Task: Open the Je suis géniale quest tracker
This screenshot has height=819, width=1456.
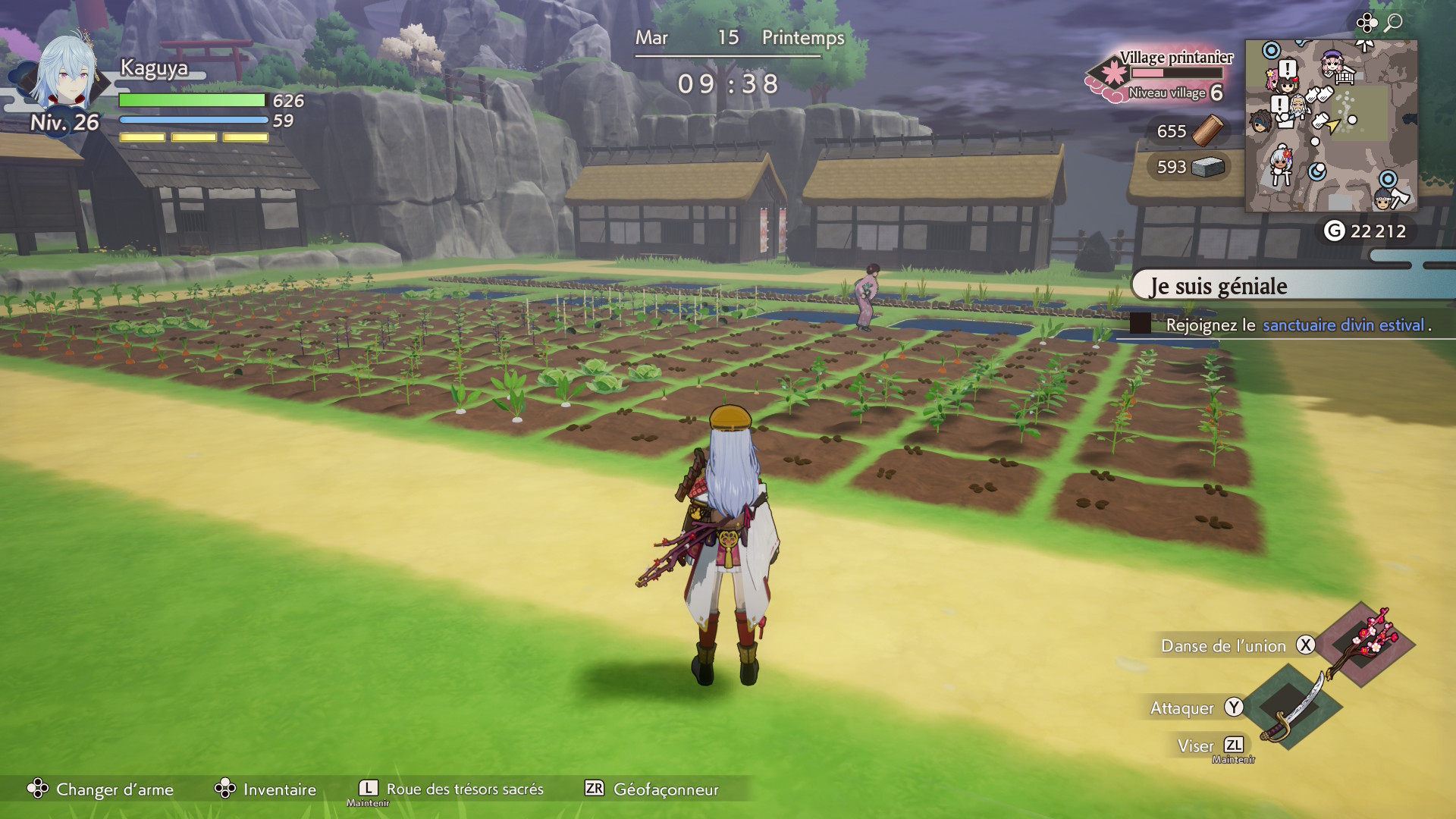Action: (1289, 286)
